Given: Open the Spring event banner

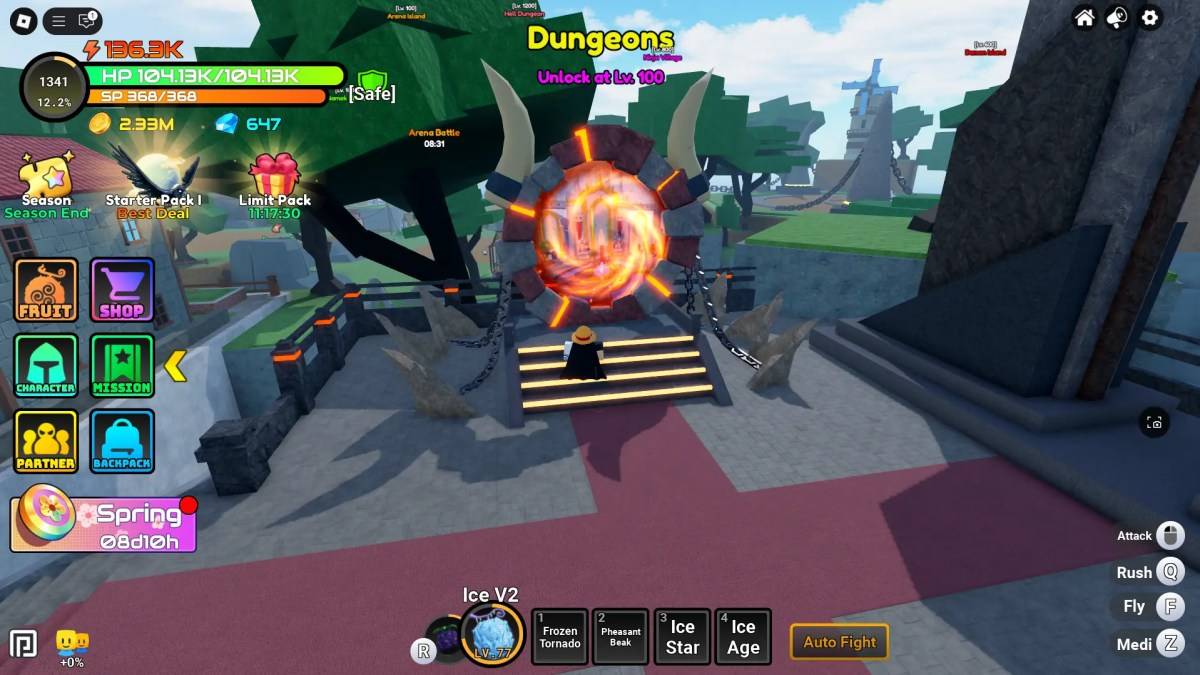Looking at the screenshot, I should pyautogui.click(x=103, y=524).
